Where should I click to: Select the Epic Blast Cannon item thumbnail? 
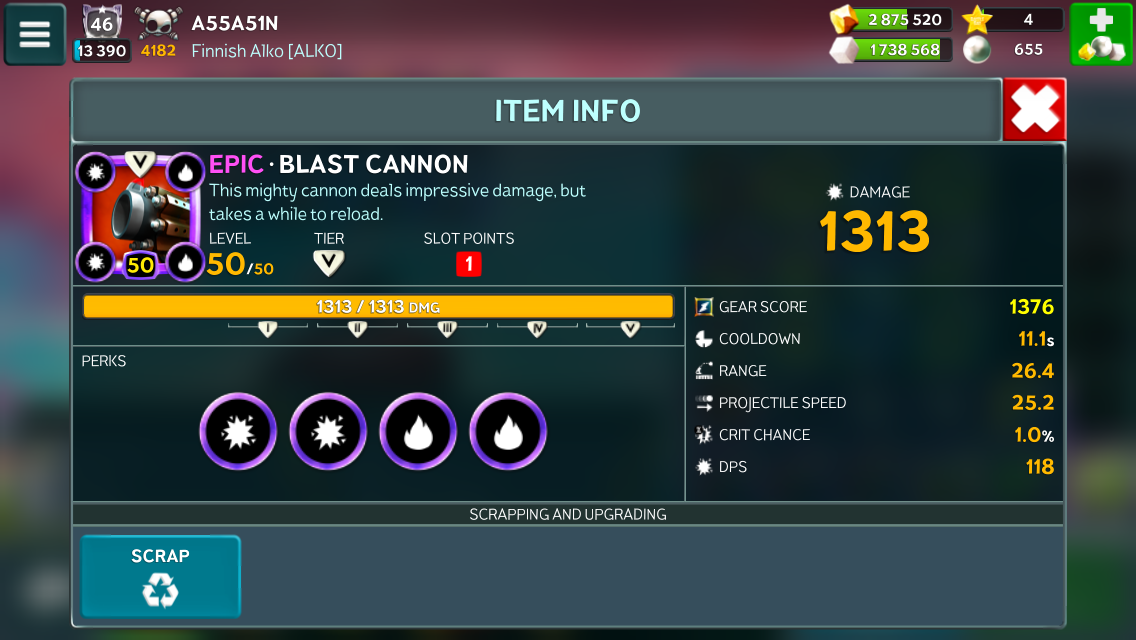tap(141, 216)
